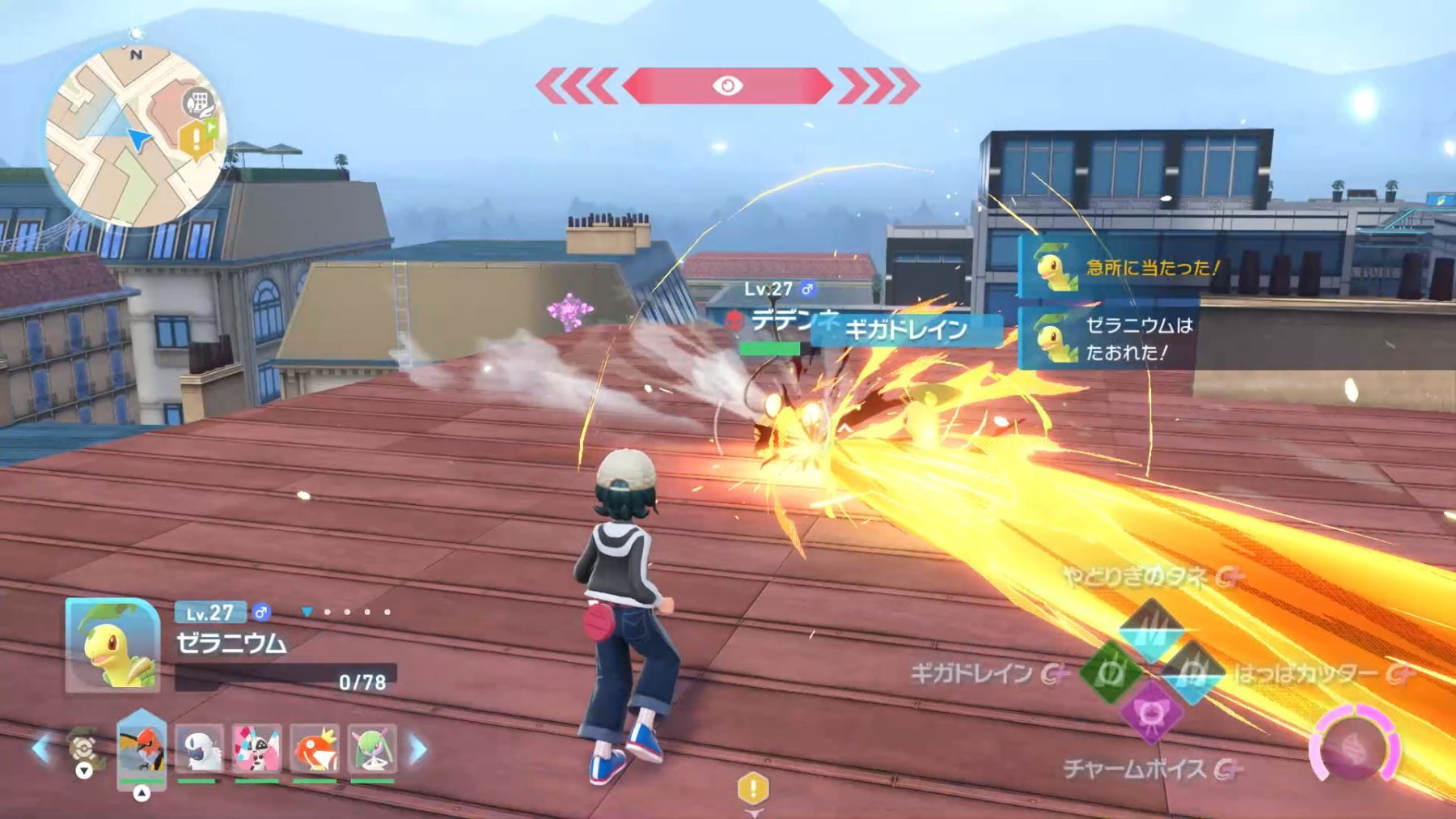Select Magikarp in the party bar
The width and height of the screenshot is (1456, 819).
point(315,749)
